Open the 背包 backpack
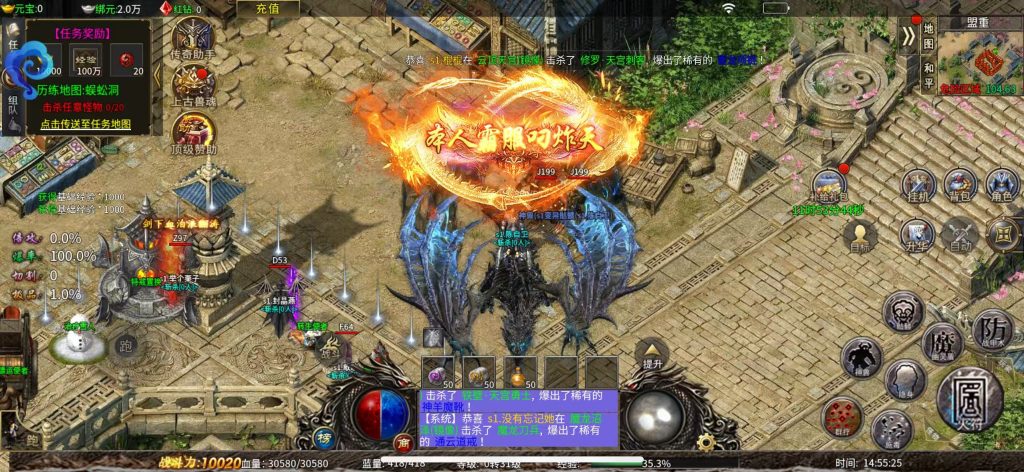Image resolution: width=1024 pixels, height=472 pixels. point(959,187)
